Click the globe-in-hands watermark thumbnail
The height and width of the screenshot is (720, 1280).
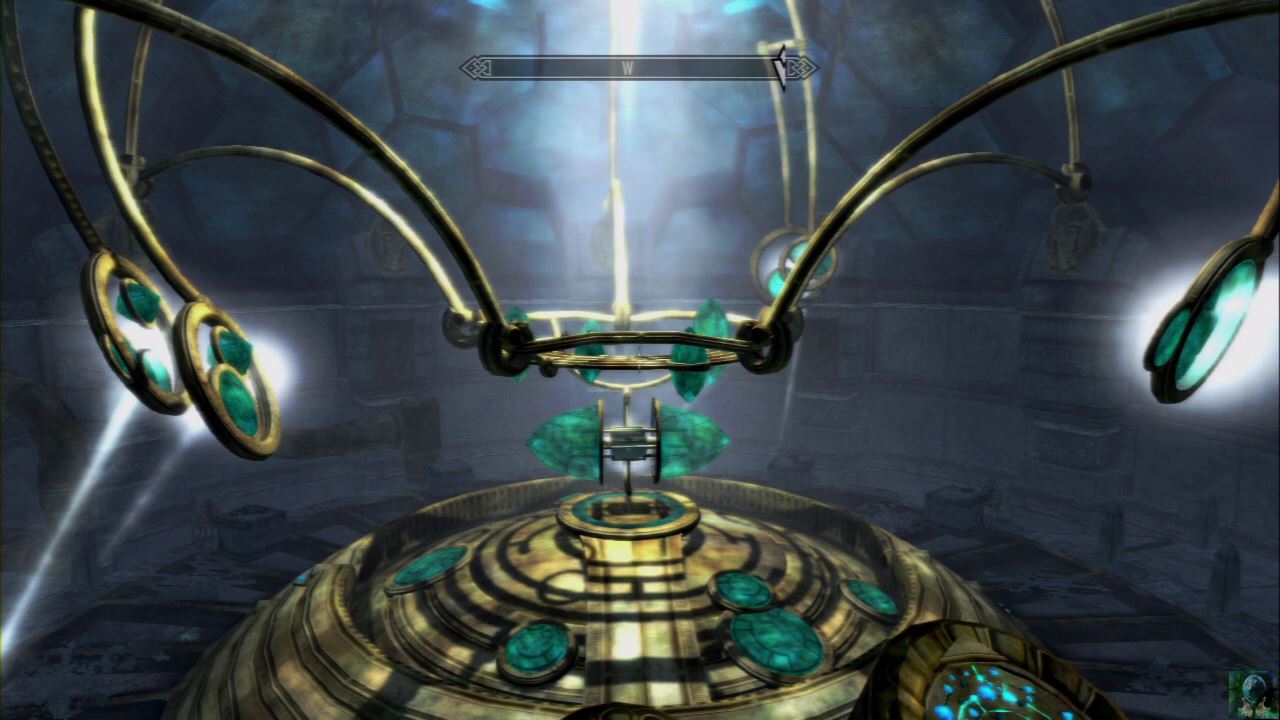[1251, 692]
